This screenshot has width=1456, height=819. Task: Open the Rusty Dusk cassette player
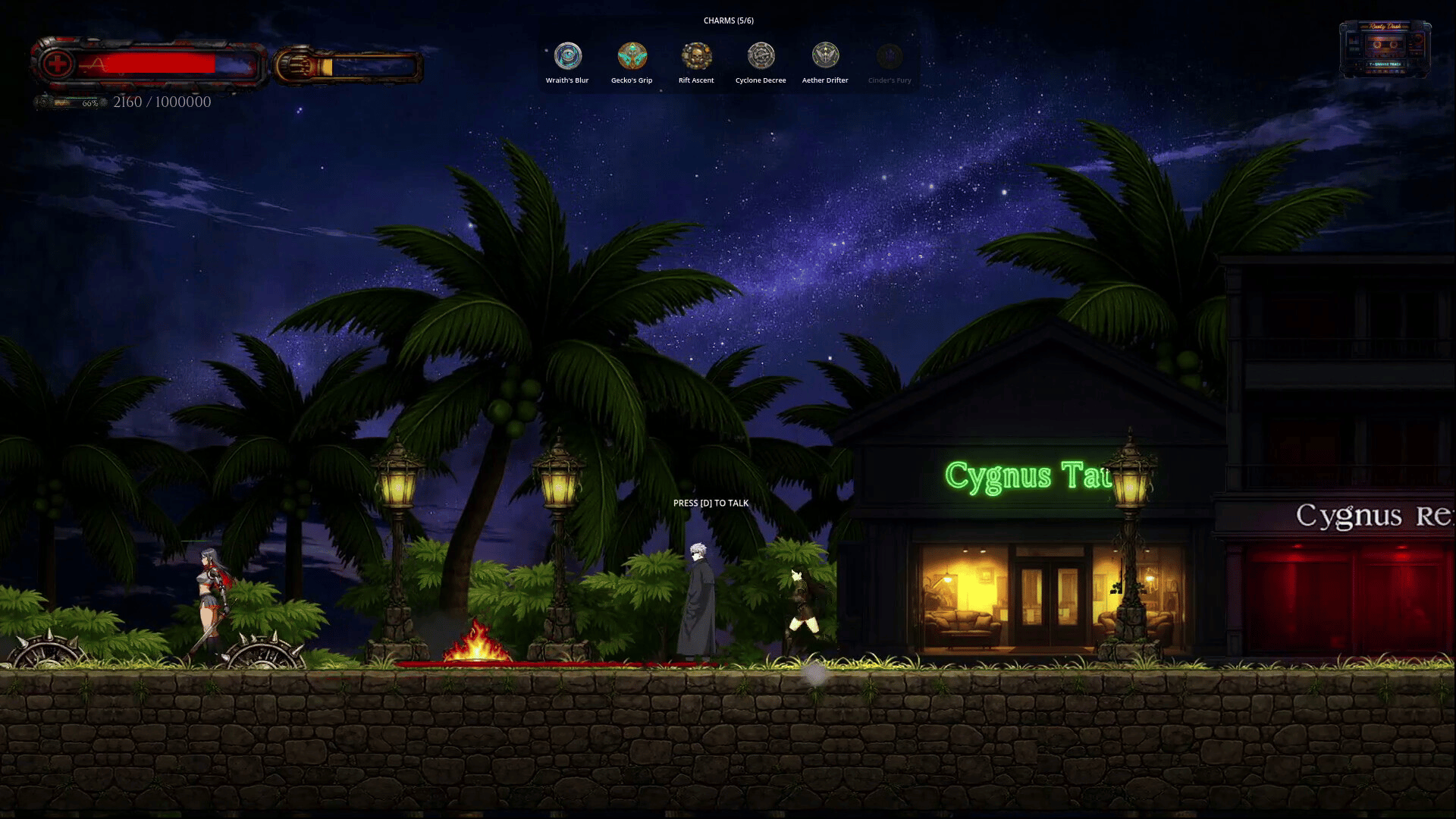[x=1385, y=49]
